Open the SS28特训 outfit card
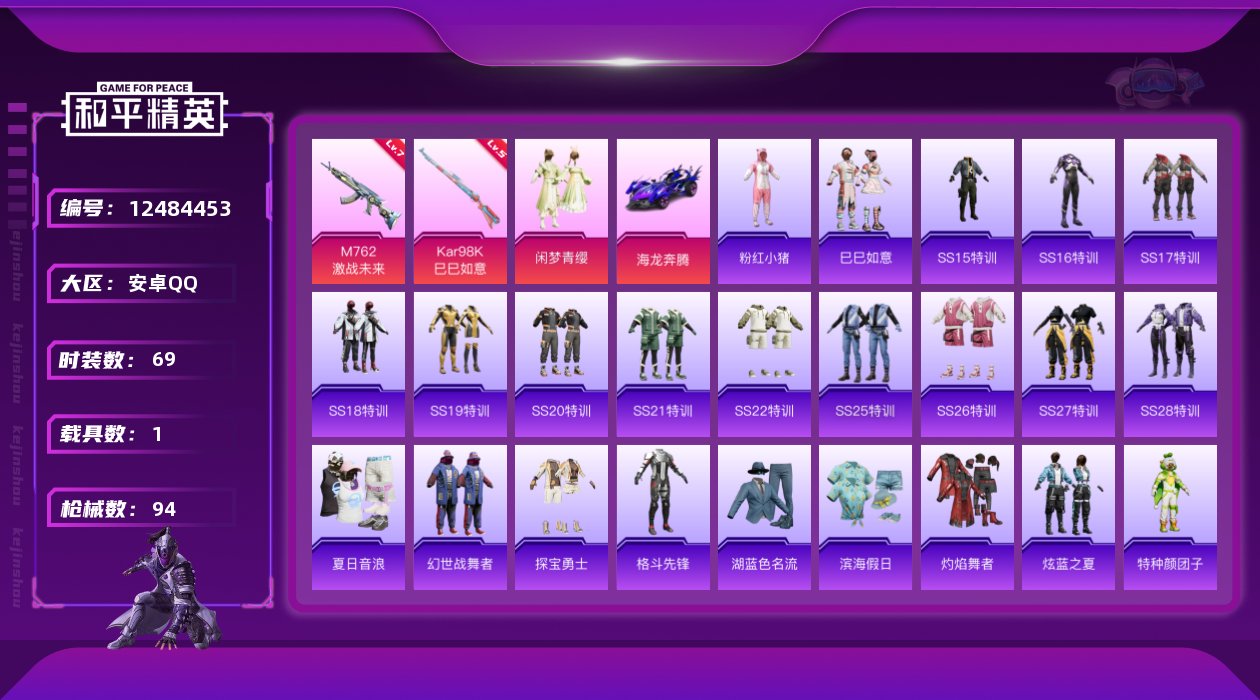Screen dimensions: 1260x700 click(x=1170, y=364)
